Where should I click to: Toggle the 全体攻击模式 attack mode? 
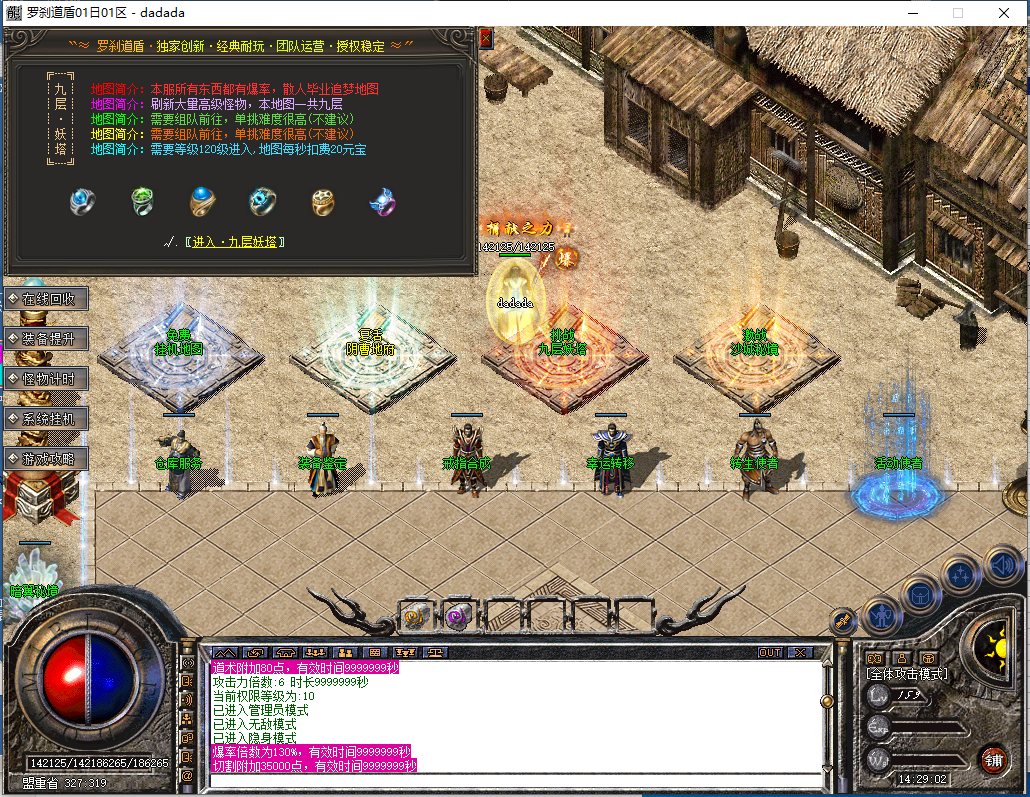click(907, 674)
